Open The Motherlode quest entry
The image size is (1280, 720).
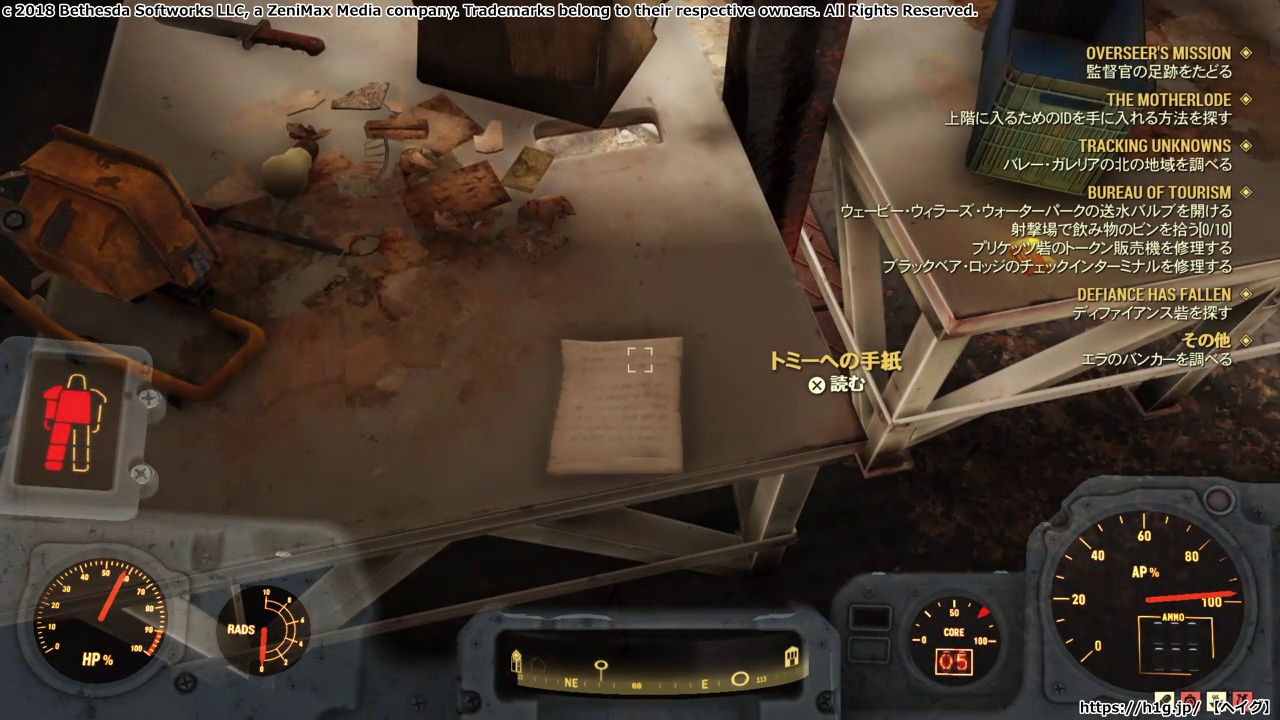(1168, 100)
